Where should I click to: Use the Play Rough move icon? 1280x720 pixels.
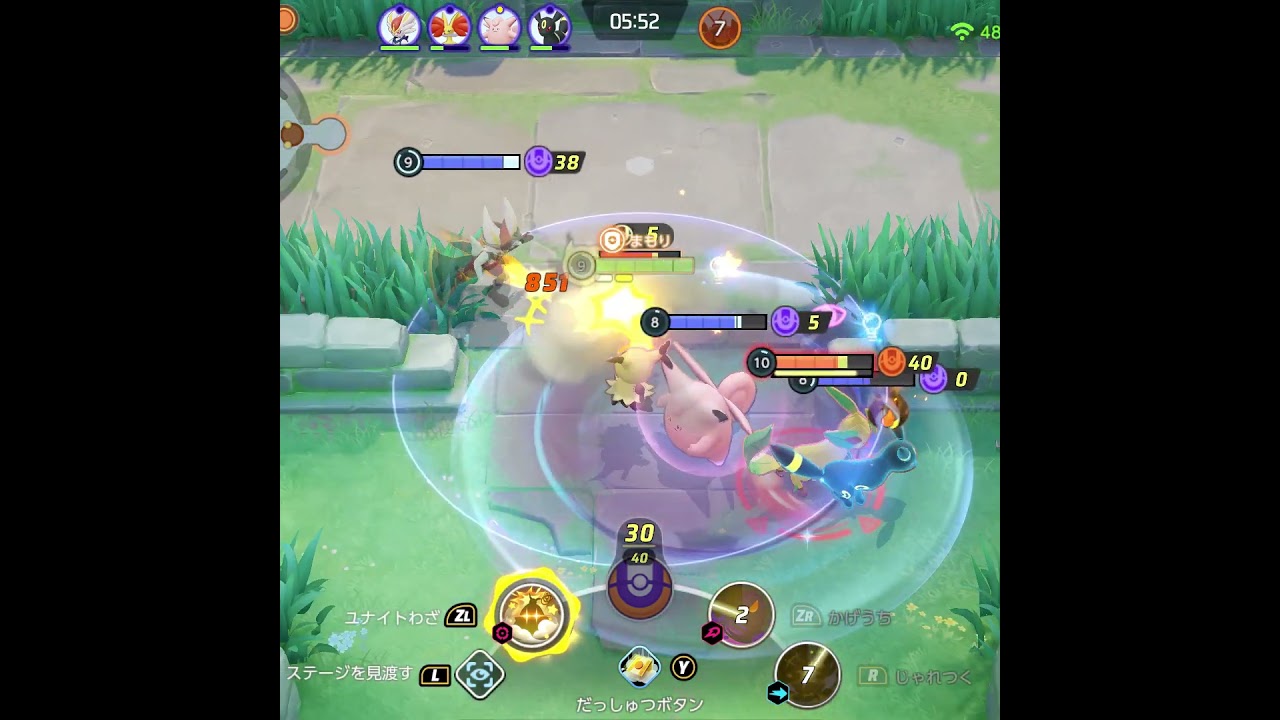807,675
